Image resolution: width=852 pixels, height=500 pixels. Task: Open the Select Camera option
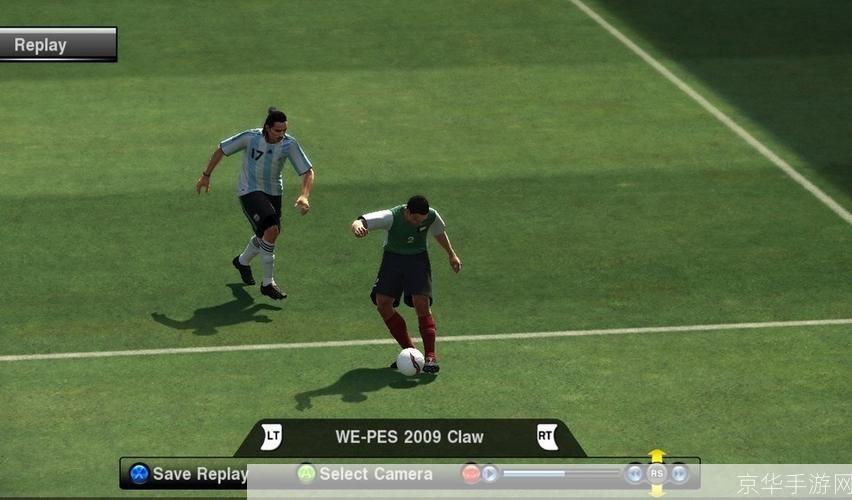coord(365,474)
